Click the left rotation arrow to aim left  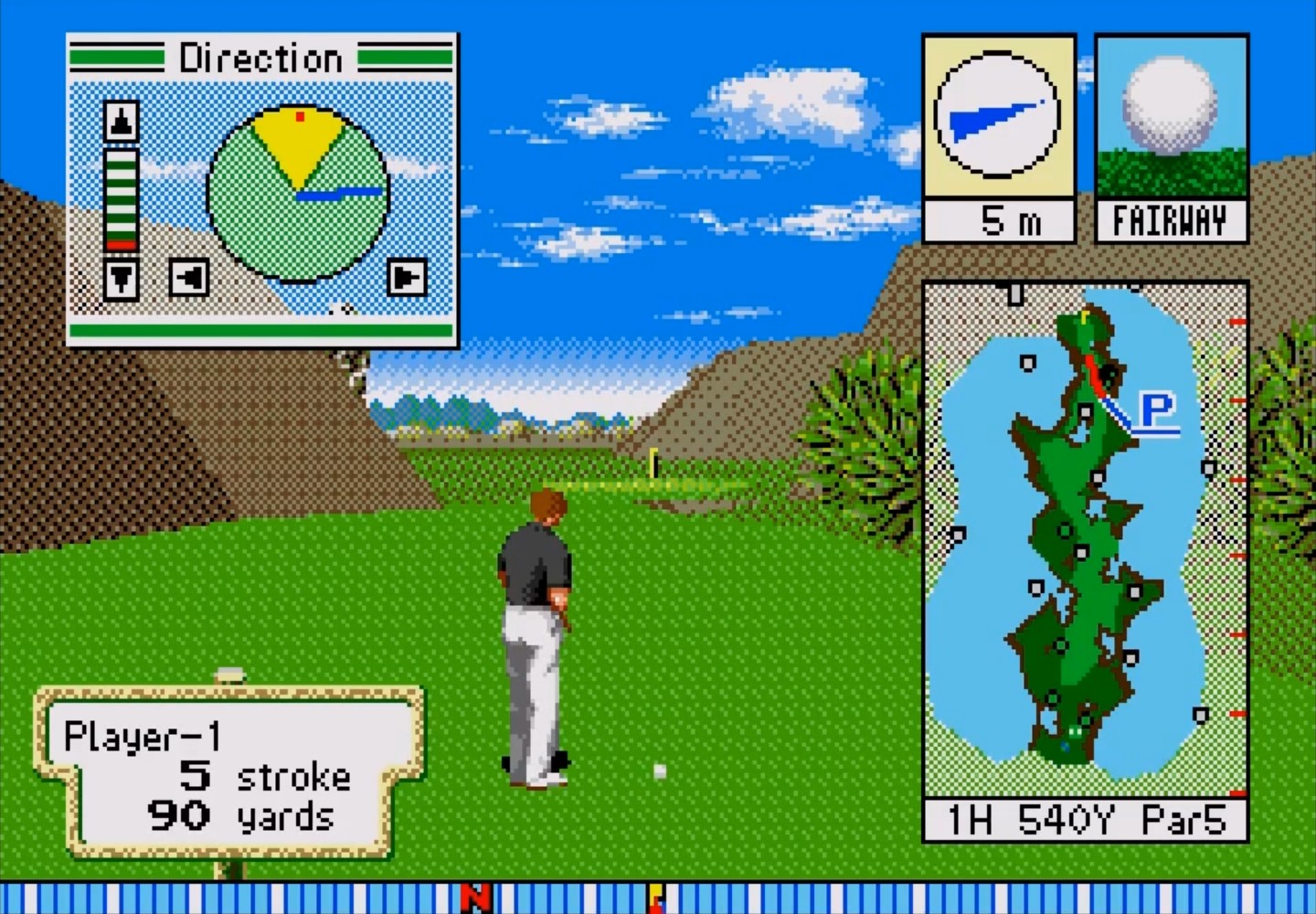(x=187, y=279)
